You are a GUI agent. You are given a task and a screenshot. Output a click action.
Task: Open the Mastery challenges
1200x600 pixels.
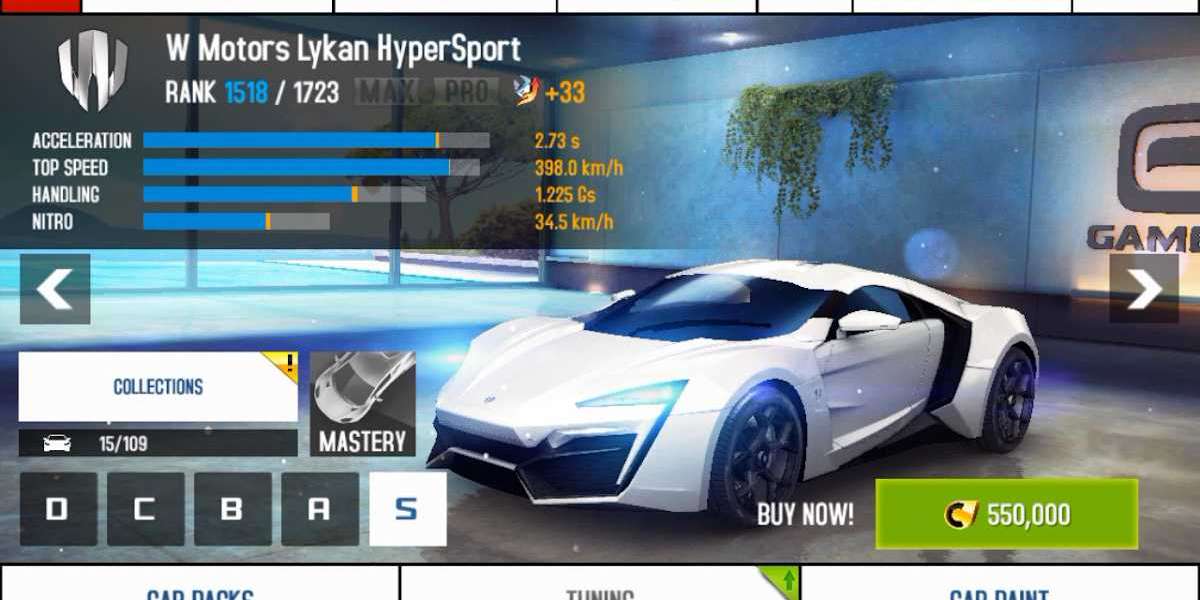[x=362, y=404]
